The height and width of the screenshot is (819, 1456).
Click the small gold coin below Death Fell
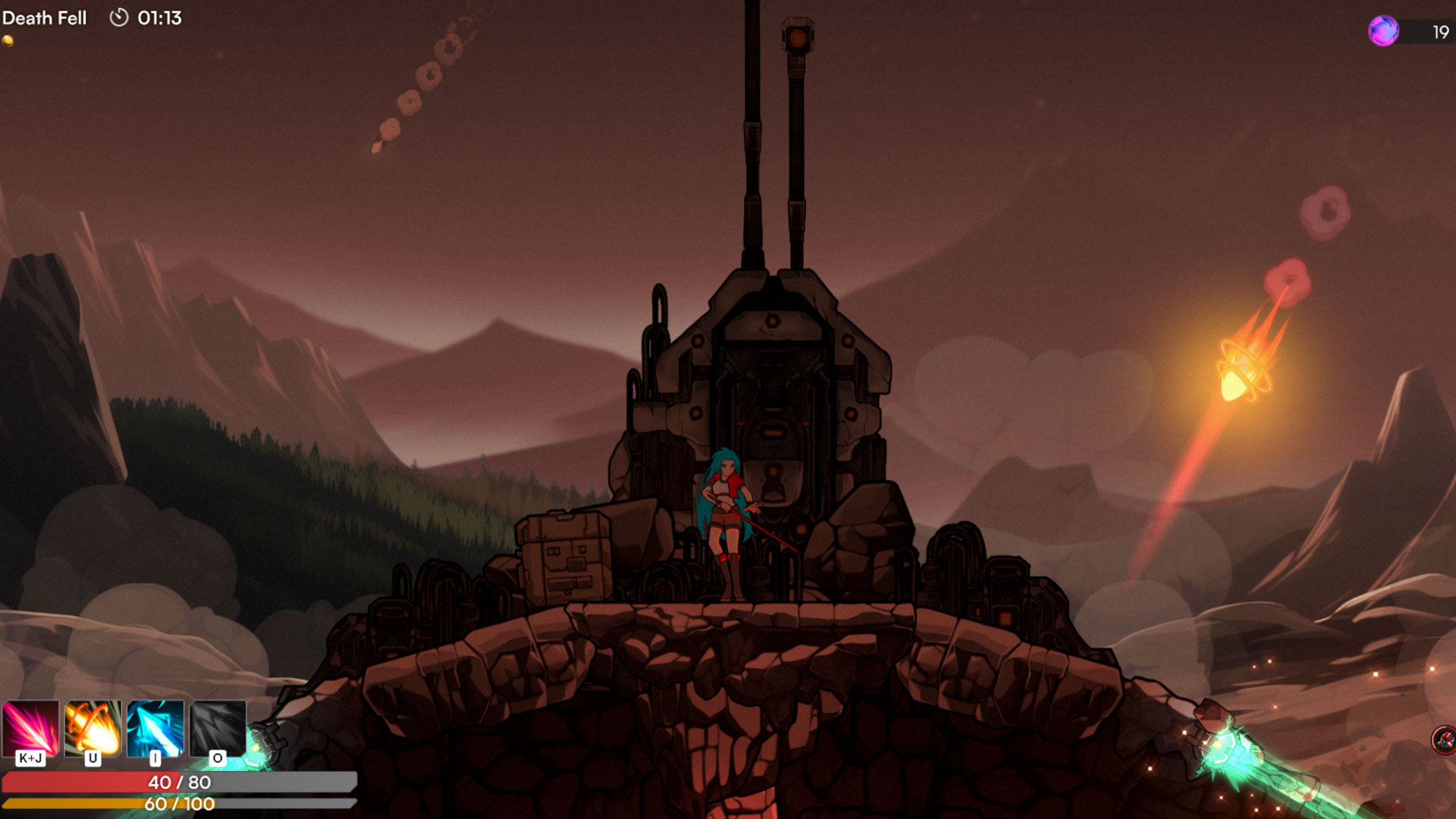9,39
